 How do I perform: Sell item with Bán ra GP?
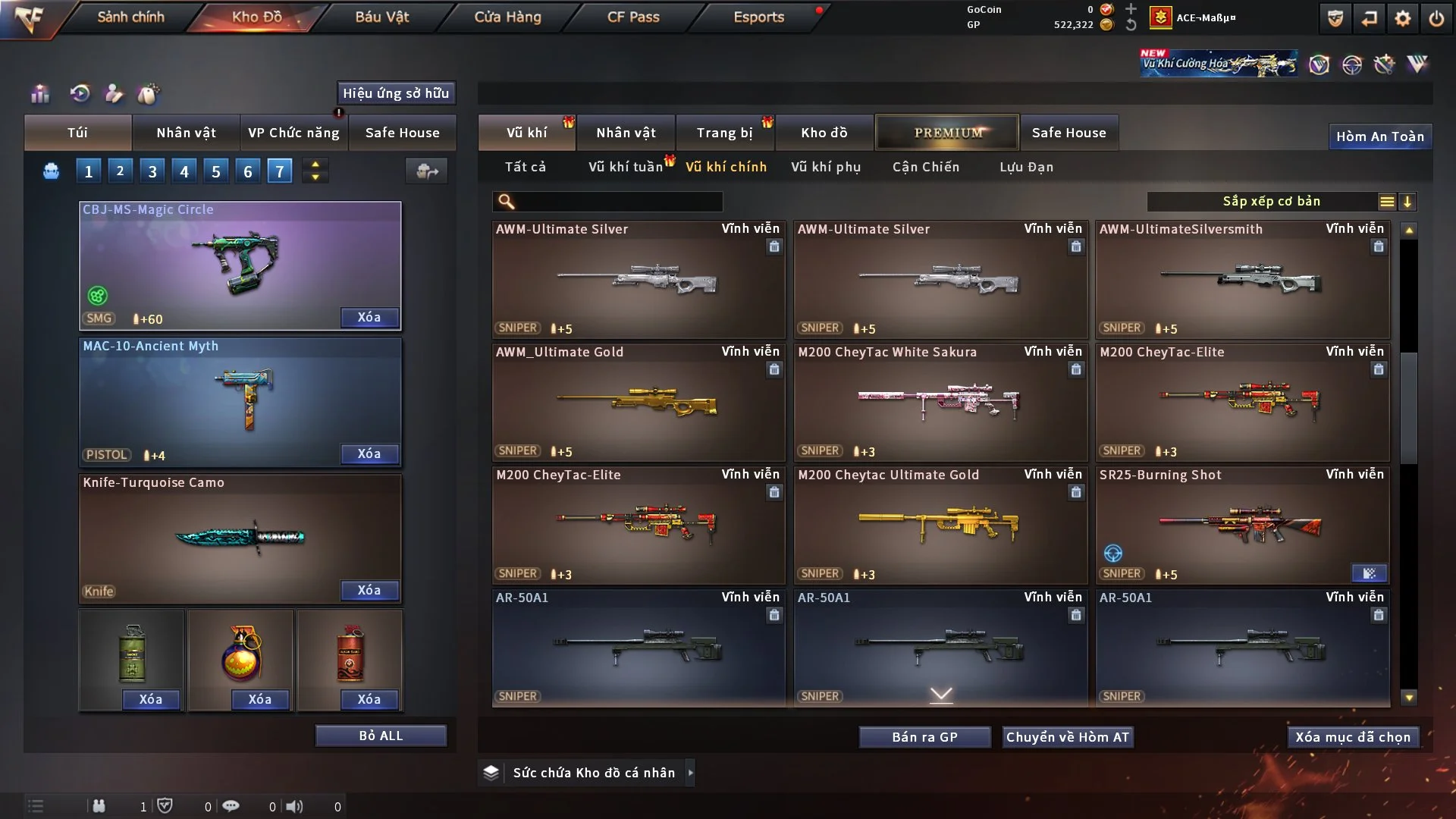(x=924, y=737)
